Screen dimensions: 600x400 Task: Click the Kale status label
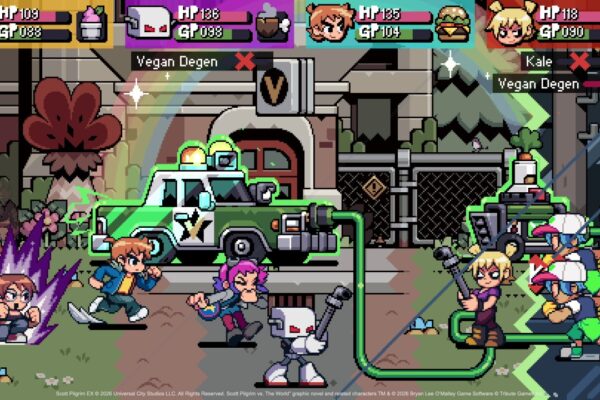543,61
